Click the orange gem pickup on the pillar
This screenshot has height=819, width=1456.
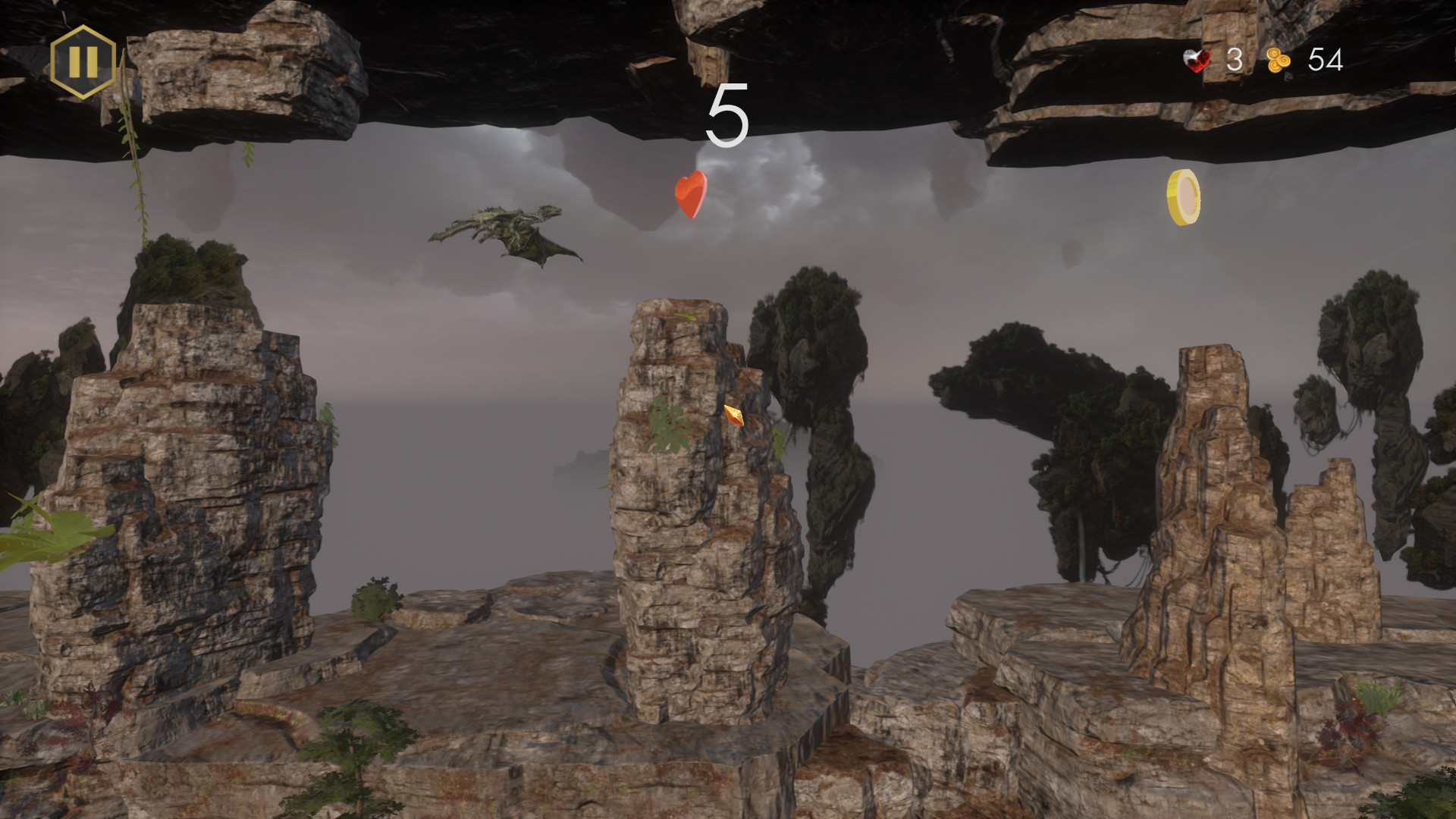click(x=733, y=416)
